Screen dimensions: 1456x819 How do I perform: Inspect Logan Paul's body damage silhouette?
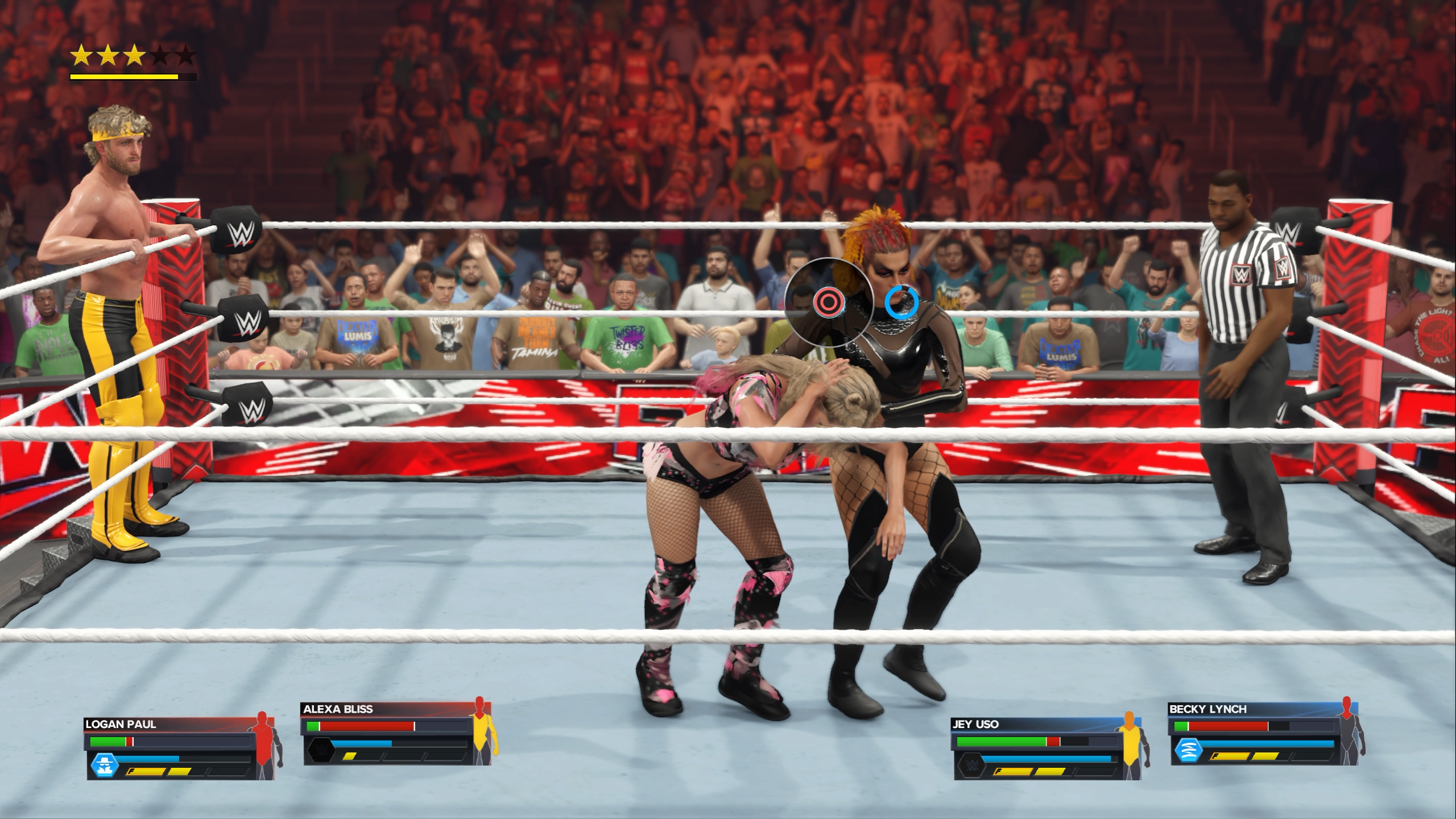pos(266,745)
